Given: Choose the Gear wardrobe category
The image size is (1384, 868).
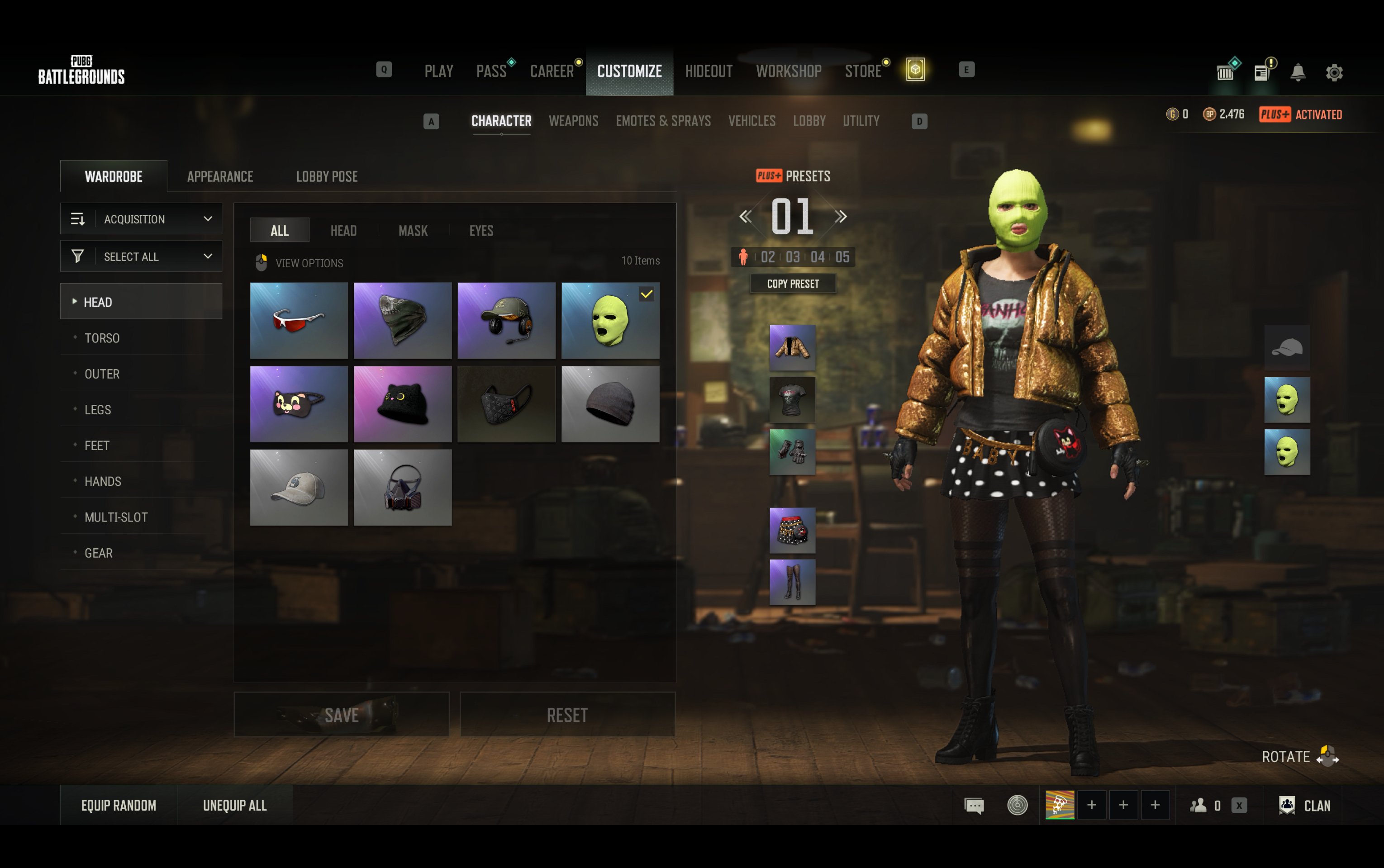Looking at the screenshot, I should (x=99, y=553).
